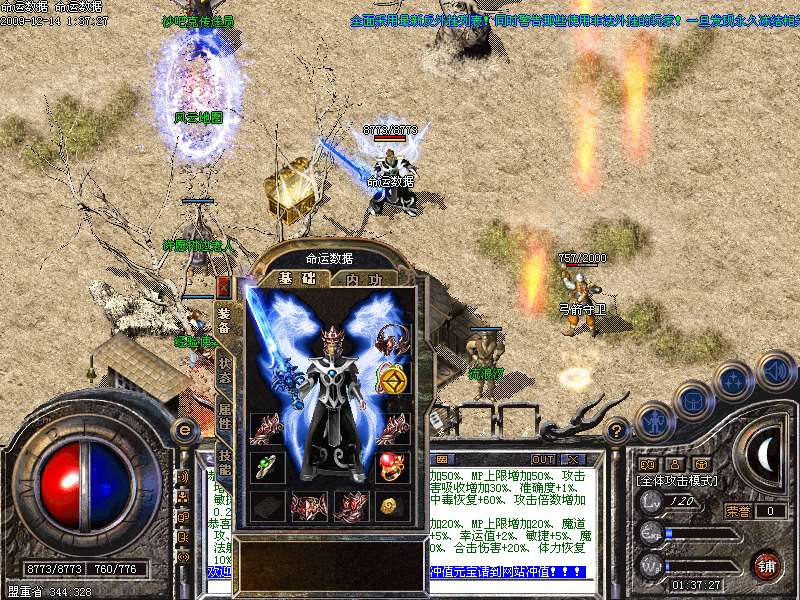Open the 技能 side tab

[x=225, y=460]
